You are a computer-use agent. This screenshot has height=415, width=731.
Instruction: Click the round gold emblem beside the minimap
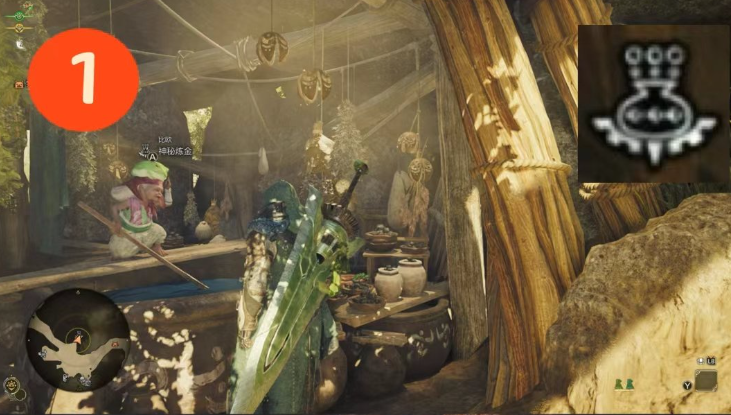13,384
